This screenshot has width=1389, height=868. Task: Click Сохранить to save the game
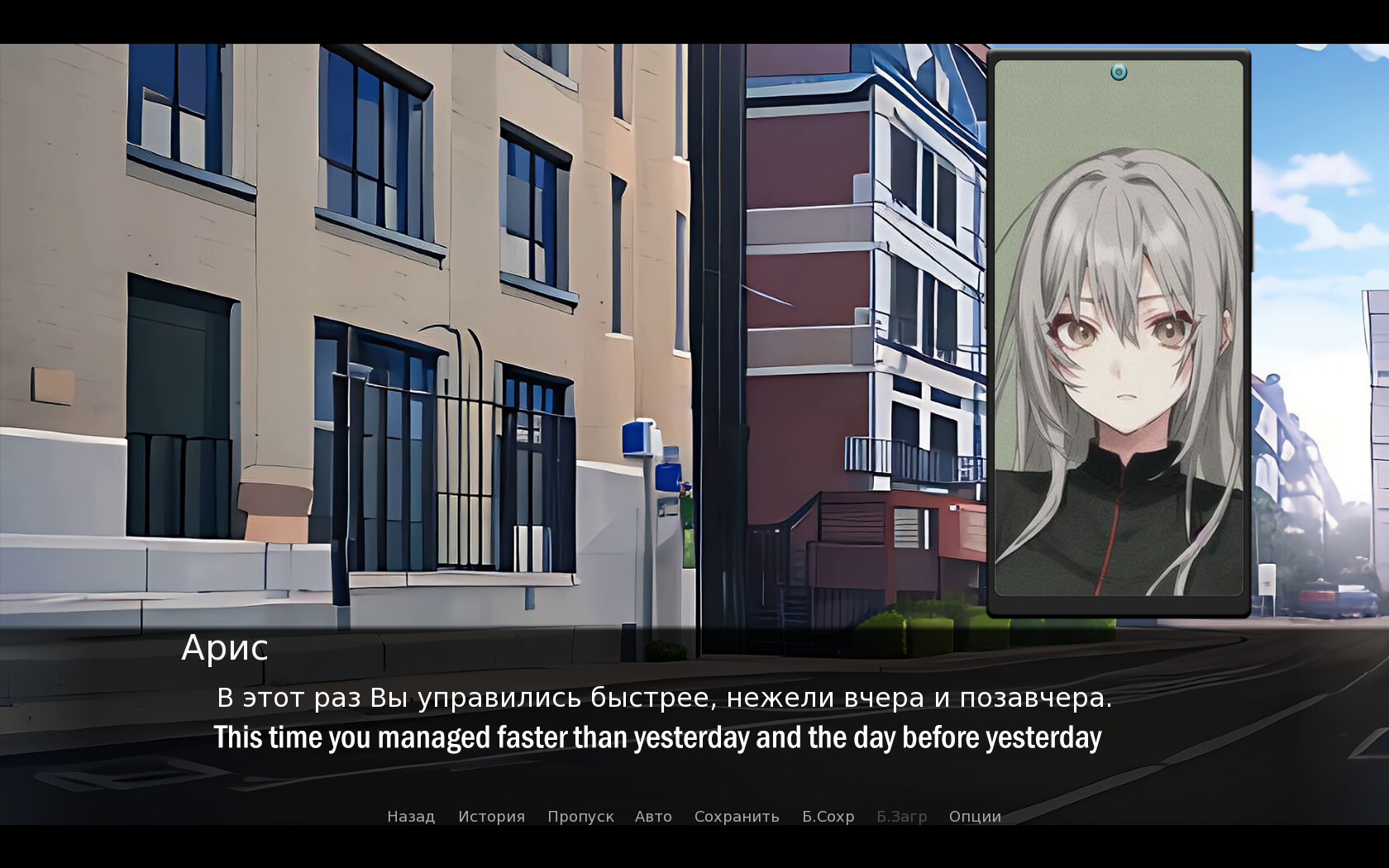(736, 816)
